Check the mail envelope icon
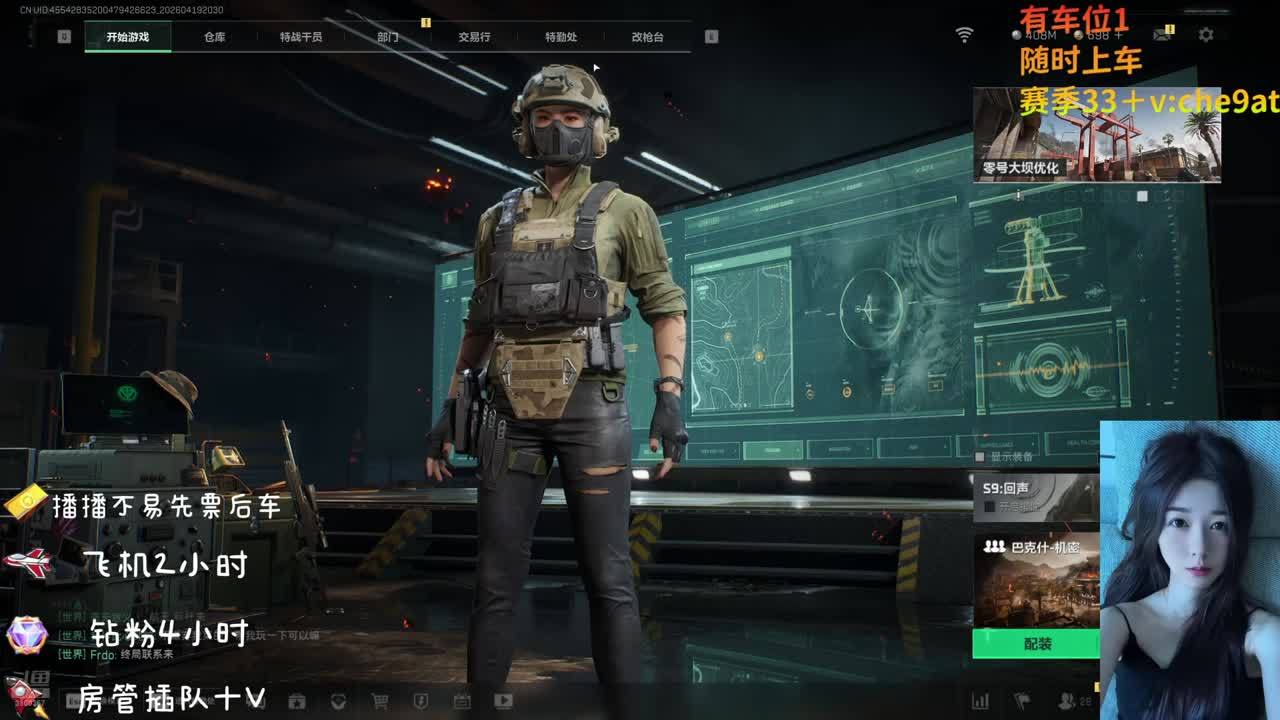Viewport: 1280px width, 720px height. point(1161,35)
